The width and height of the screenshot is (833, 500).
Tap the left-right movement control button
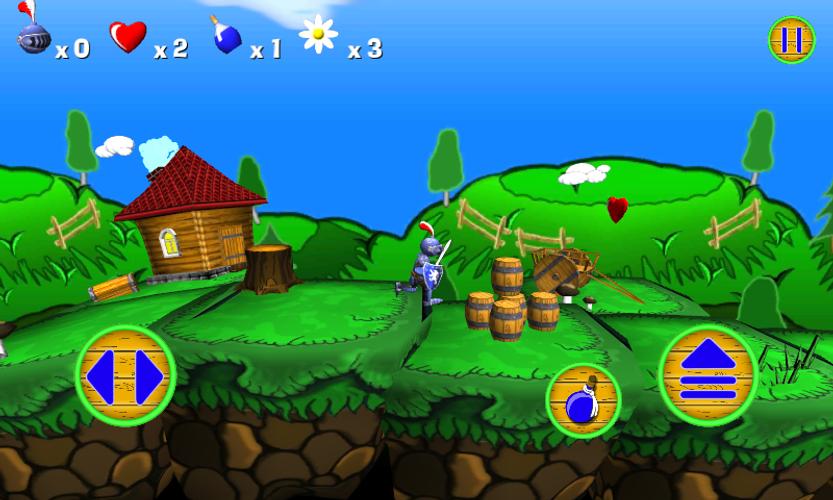pos(126,376)
